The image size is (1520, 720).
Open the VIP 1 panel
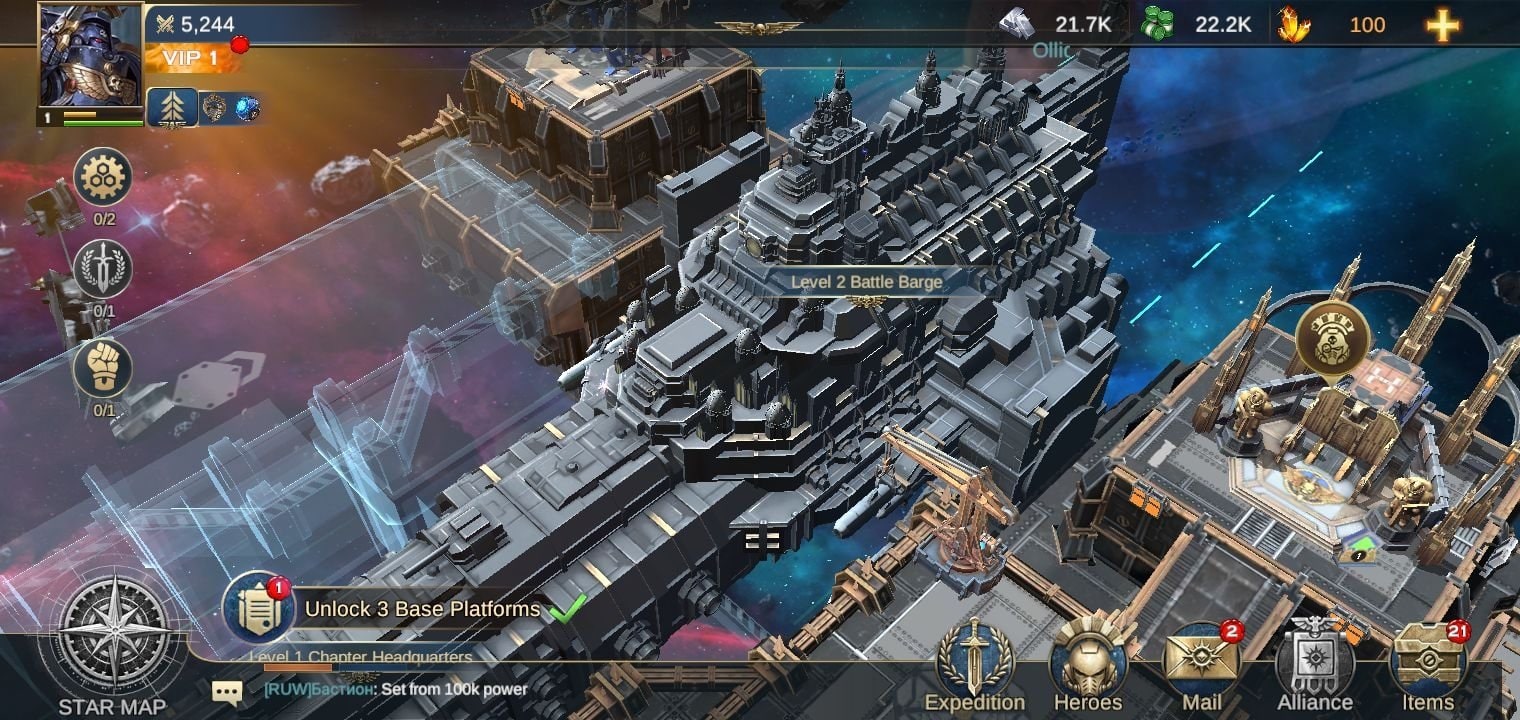[192, 58]
